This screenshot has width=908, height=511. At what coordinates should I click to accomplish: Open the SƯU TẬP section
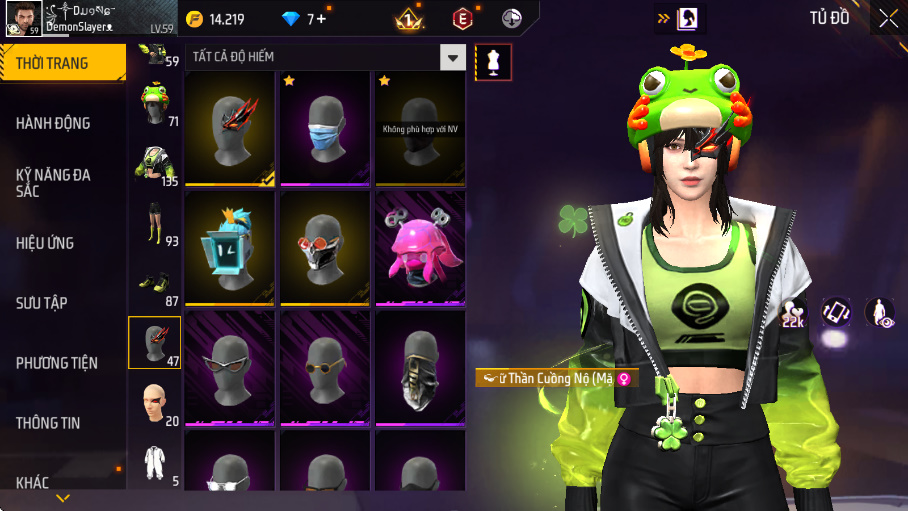[62, 303]
